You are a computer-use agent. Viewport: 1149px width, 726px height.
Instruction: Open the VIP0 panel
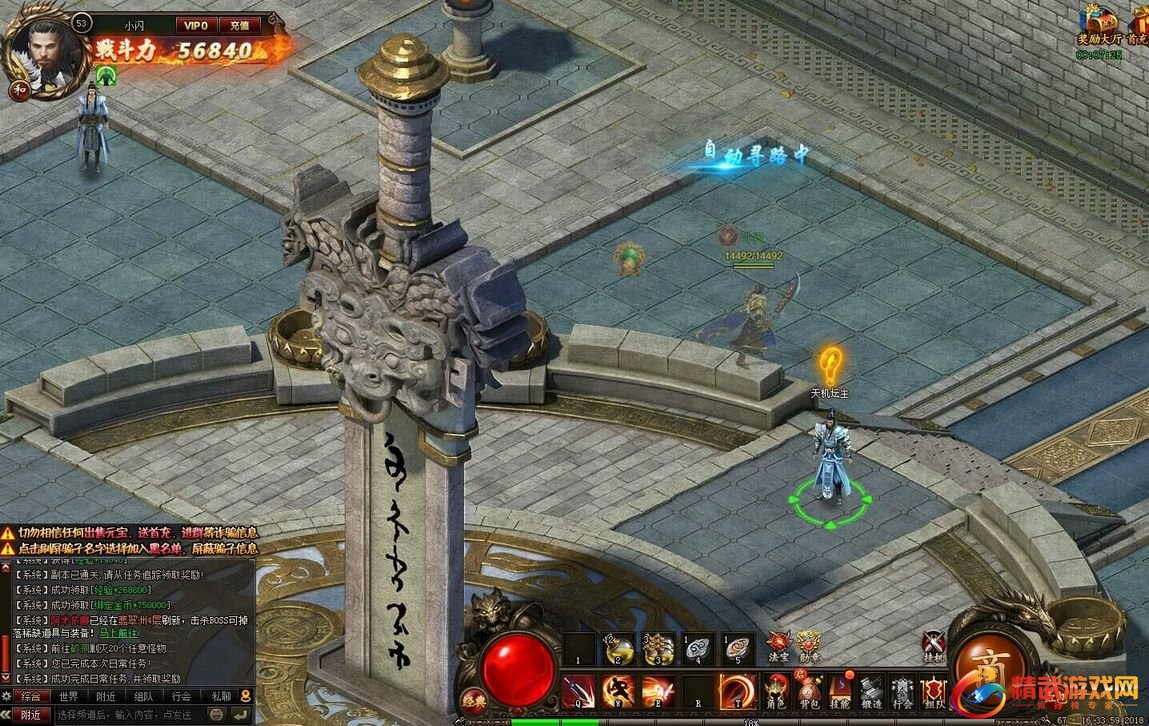pyautogui.click(x=195, y=24)
